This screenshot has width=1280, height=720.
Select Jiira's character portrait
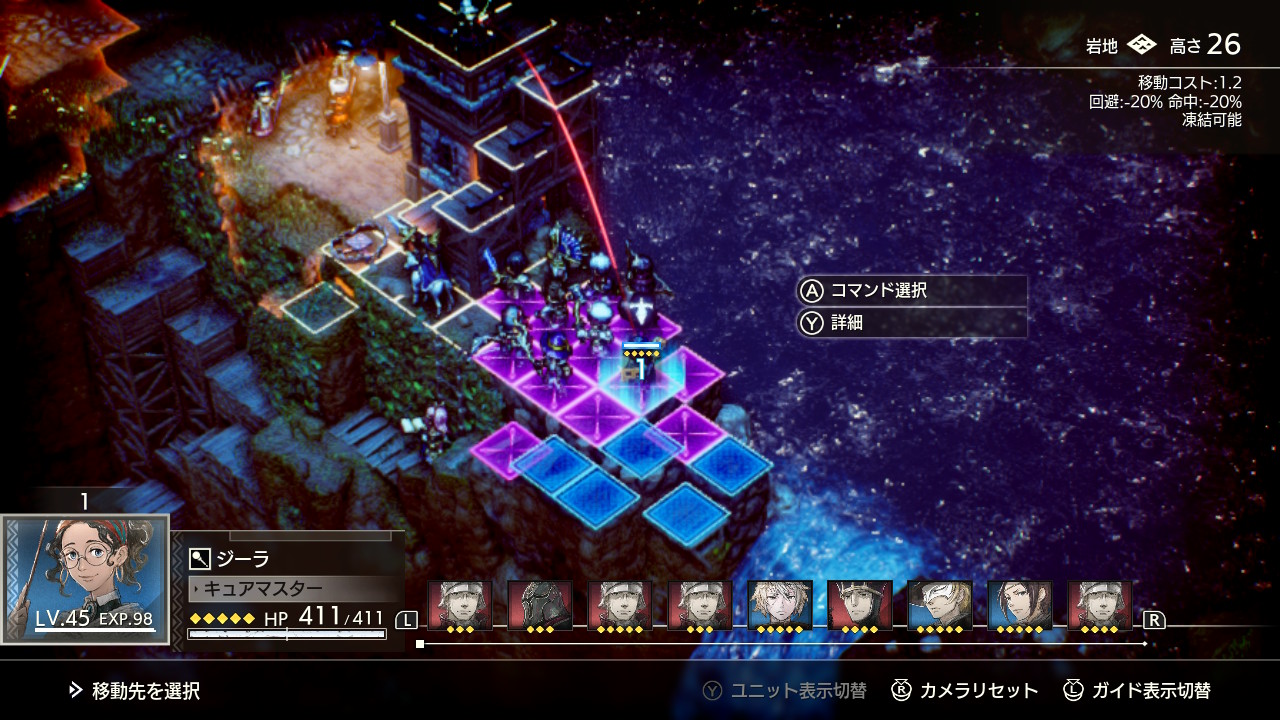tap(85, 578)
